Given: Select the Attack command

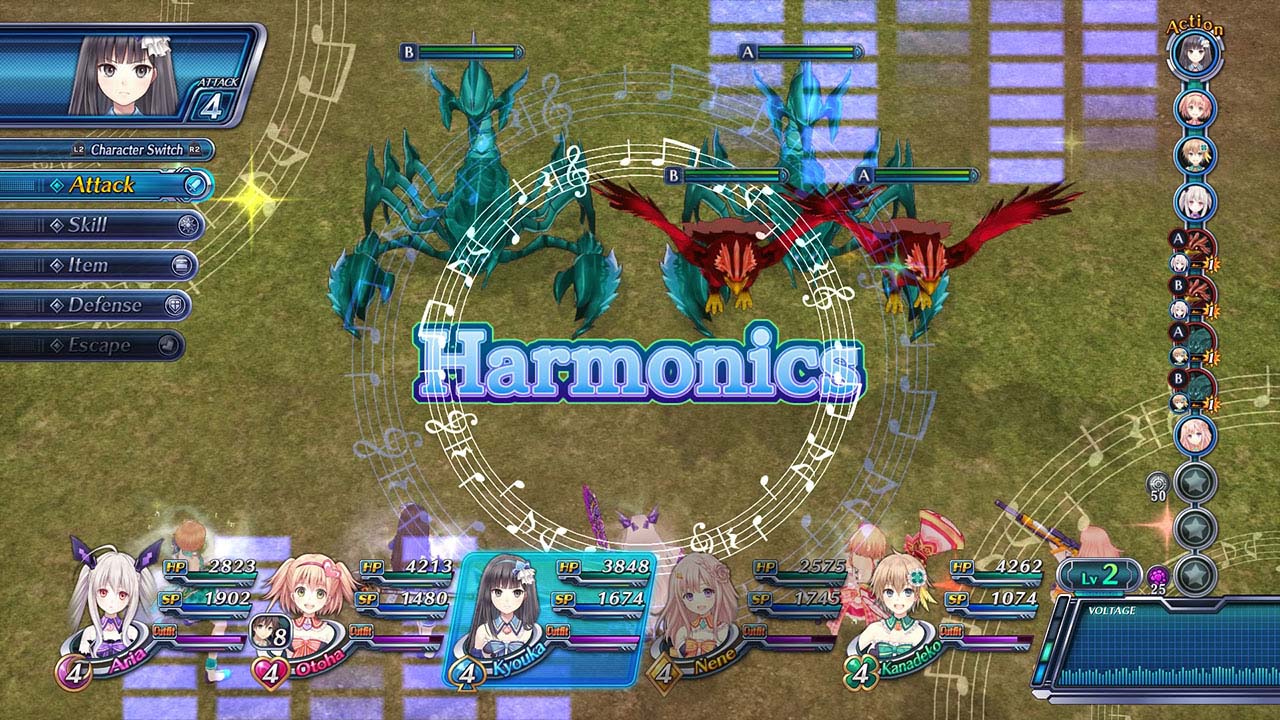Looking at the screenshot, I should [105, 186].
